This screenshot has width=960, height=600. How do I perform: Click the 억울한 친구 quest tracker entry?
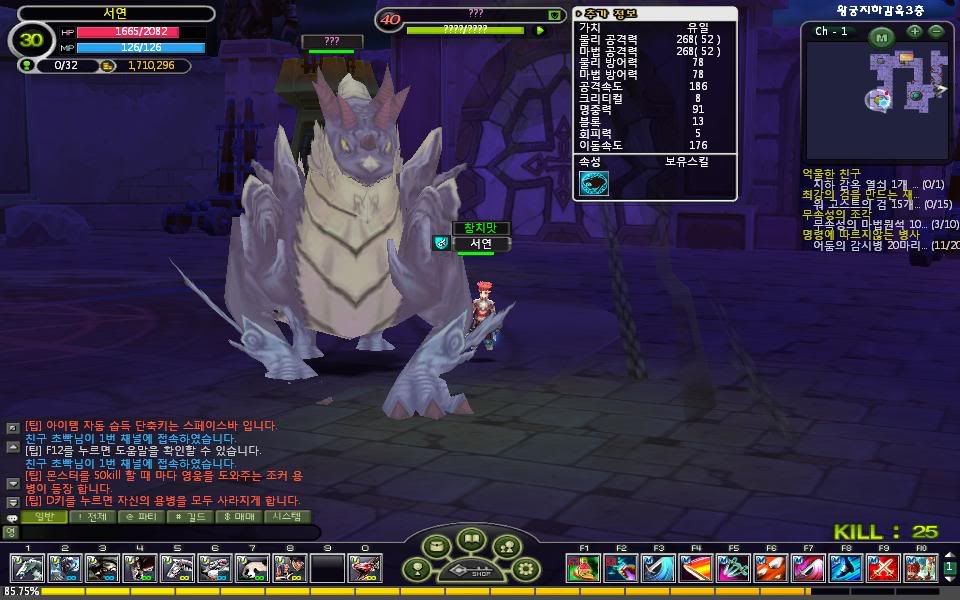[x=831, y=173]
